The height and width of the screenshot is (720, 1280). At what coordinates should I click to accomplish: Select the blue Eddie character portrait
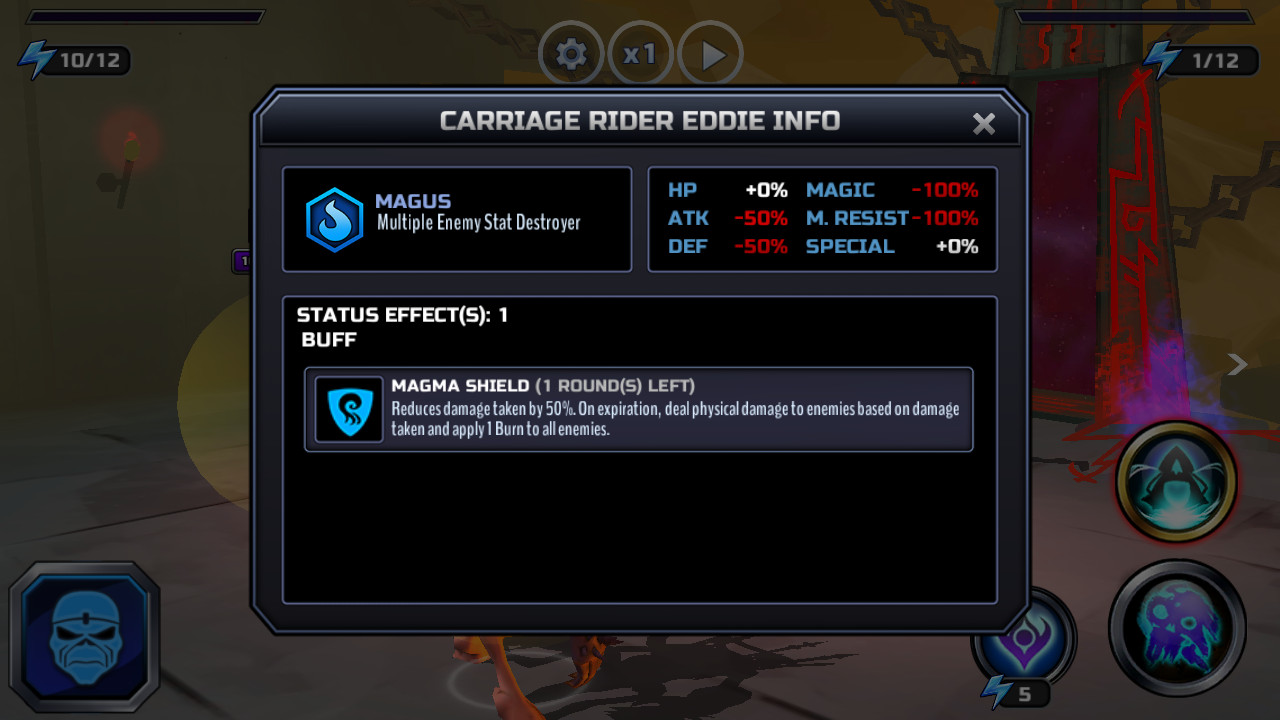point(85,636)
